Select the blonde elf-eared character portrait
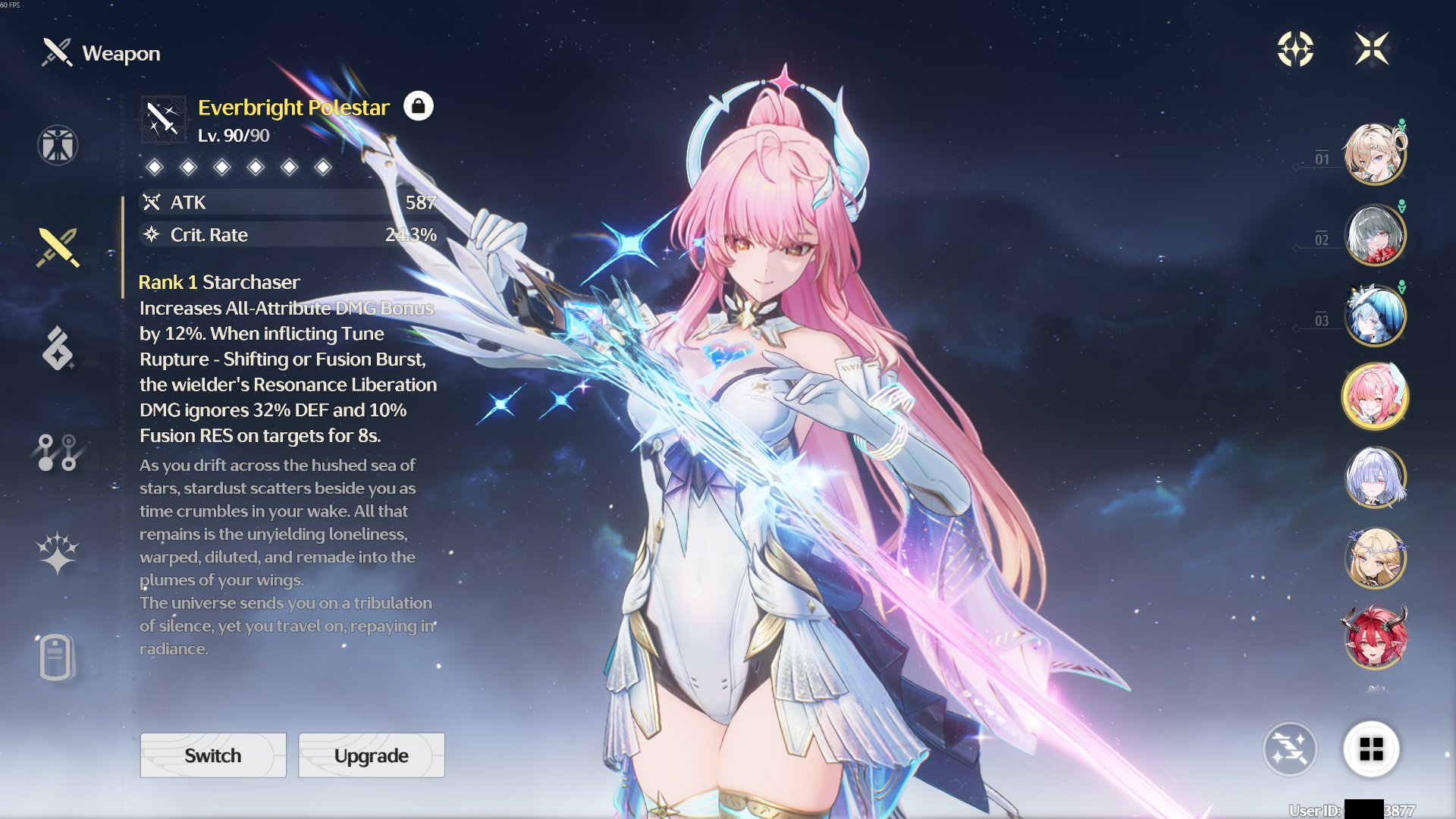1456x819 pixels. coord(1374,559)
